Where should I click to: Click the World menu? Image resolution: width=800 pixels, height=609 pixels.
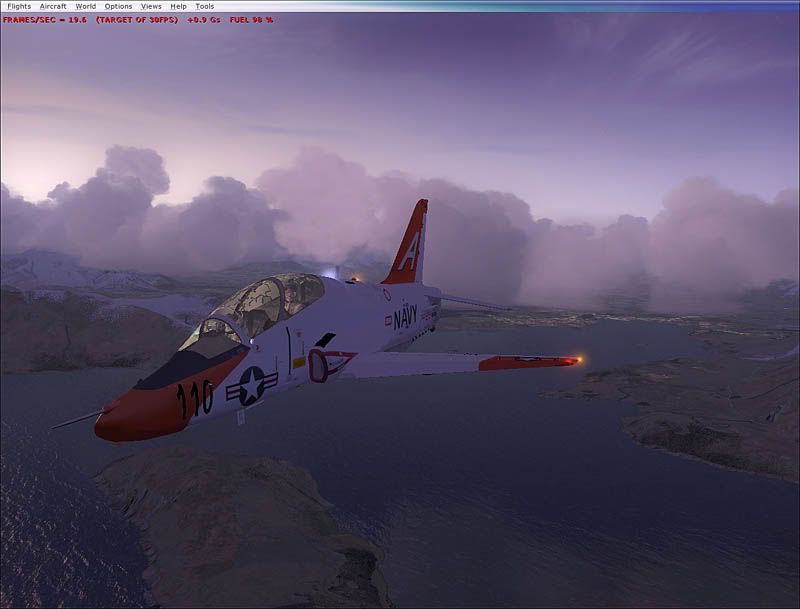click(x=86, y=6)
